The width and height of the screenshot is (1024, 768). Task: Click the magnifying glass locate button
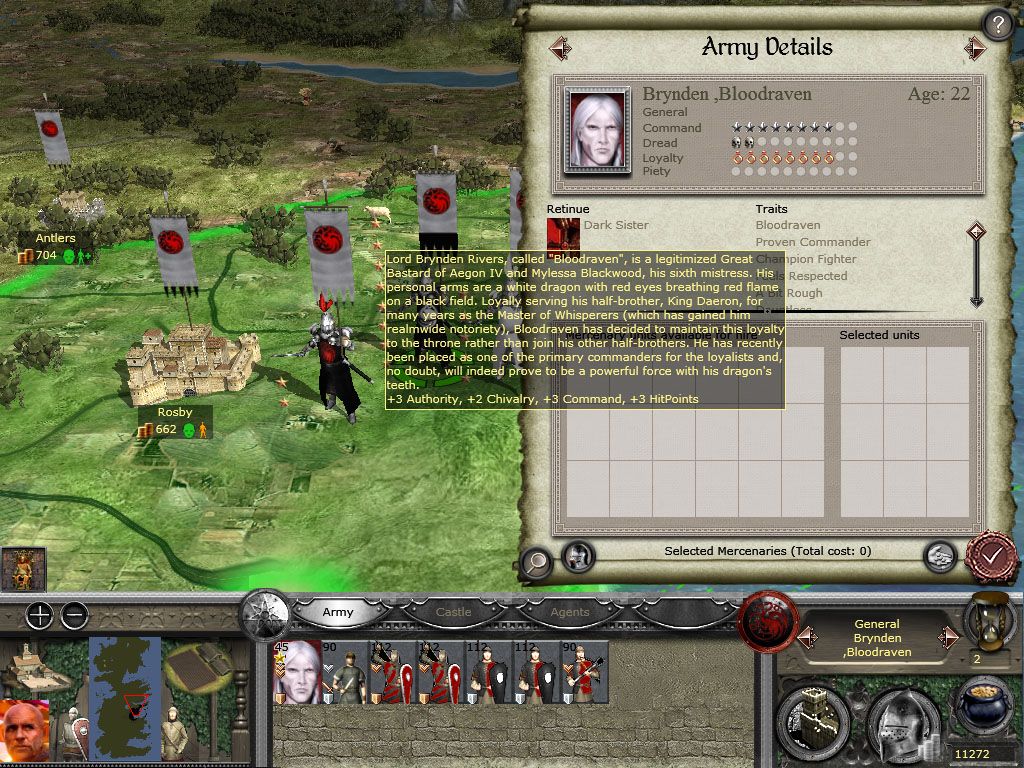coord(536,561)
